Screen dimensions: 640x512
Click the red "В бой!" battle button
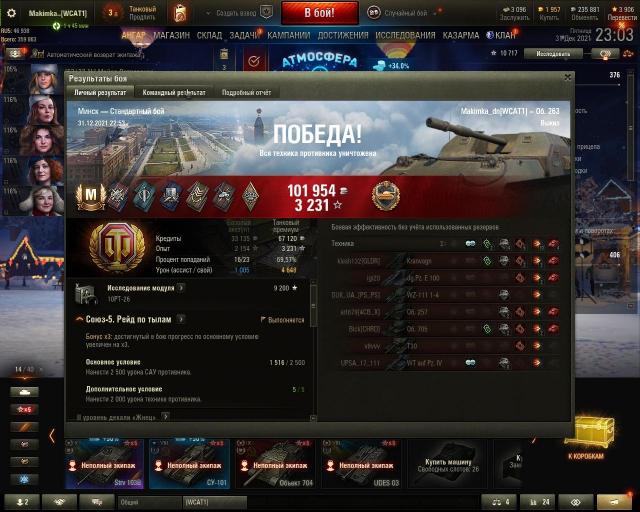click(319, 12)
